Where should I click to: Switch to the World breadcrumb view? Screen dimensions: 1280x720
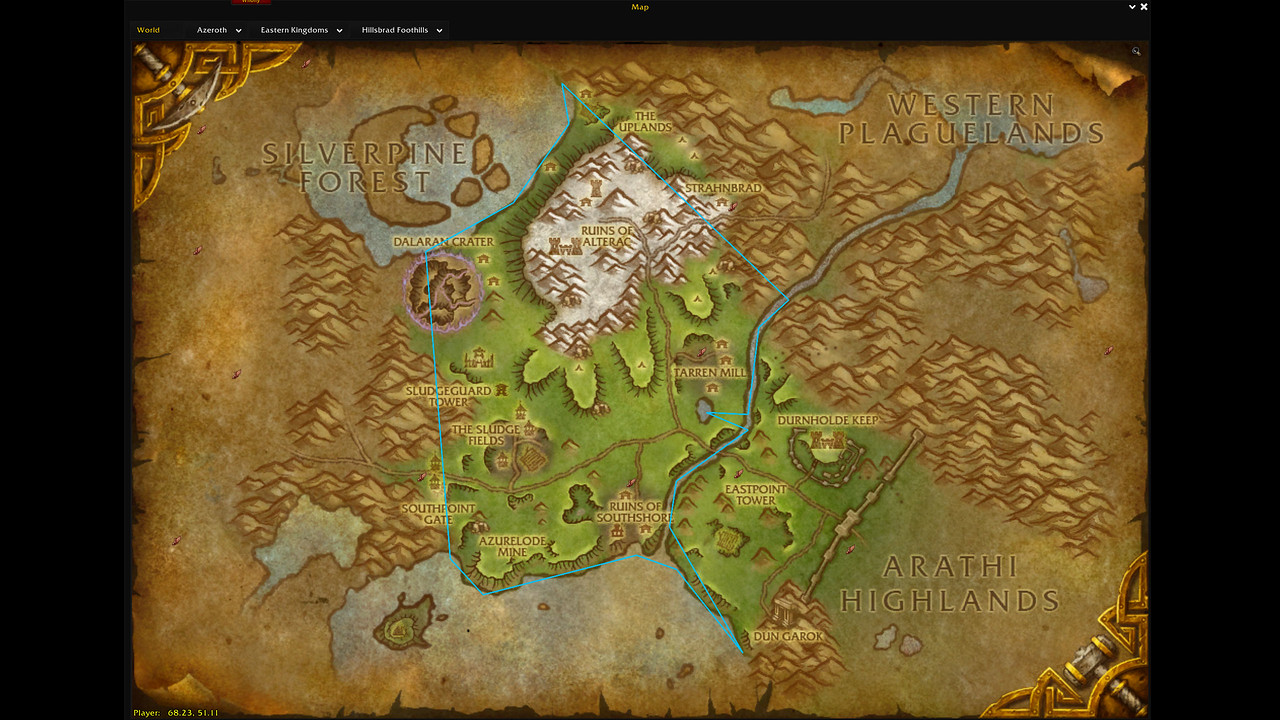[148, 29]
